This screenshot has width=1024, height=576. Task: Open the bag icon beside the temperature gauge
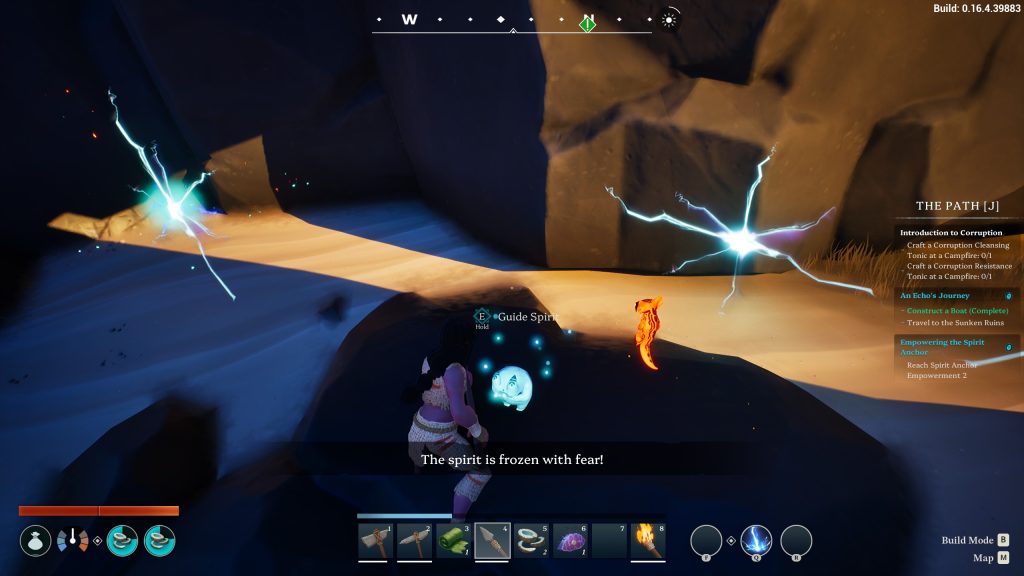35,541
